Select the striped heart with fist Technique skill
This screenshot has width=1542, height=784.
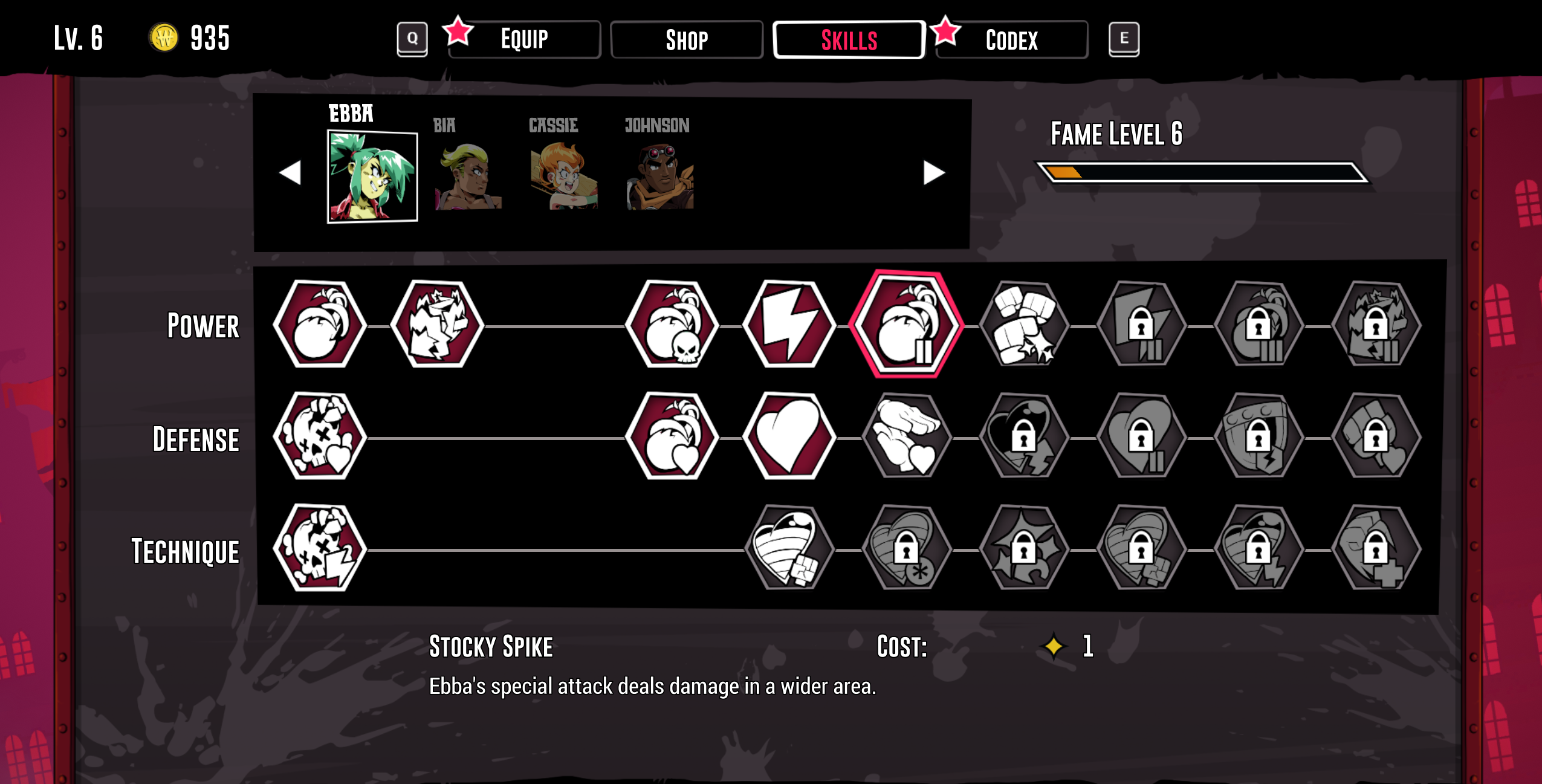[x=789, y=548]
